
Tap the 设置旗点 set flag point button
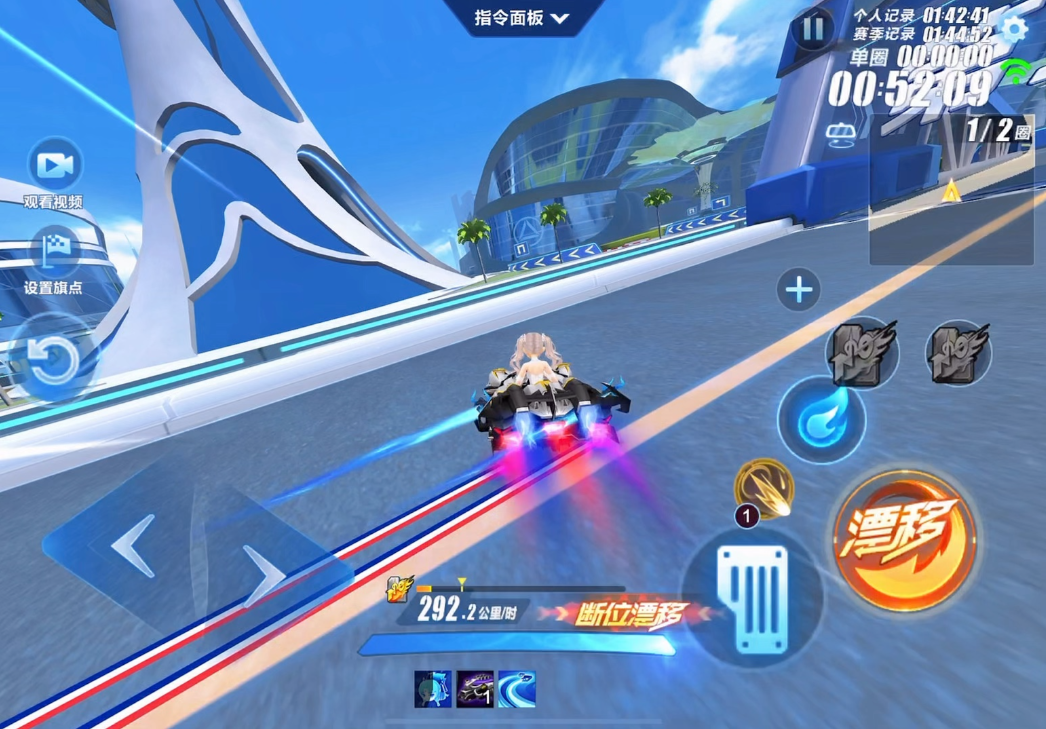point(54,253)
